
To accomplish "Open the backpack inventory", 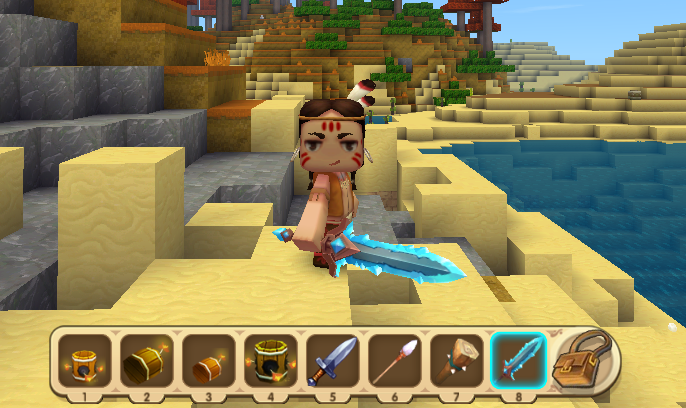I will [x=585, y=359].
